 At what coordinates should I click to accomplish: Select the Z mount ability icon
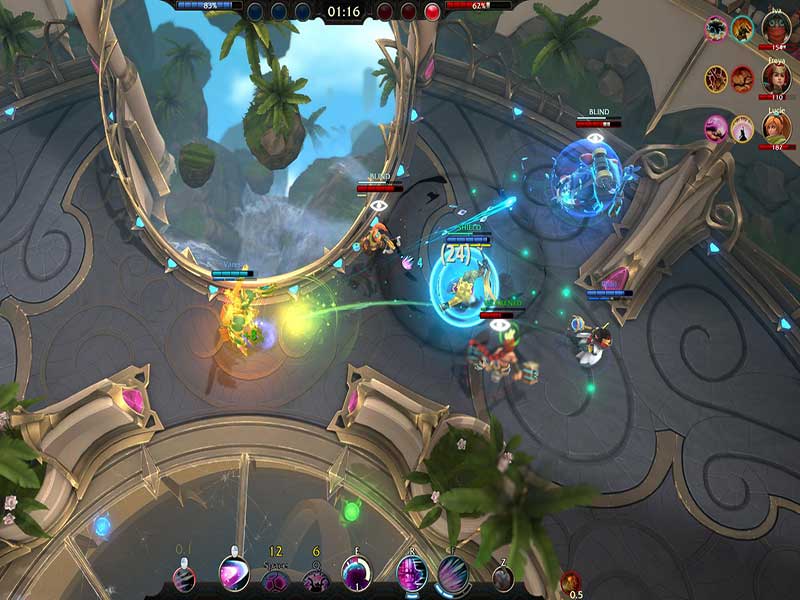502,578
